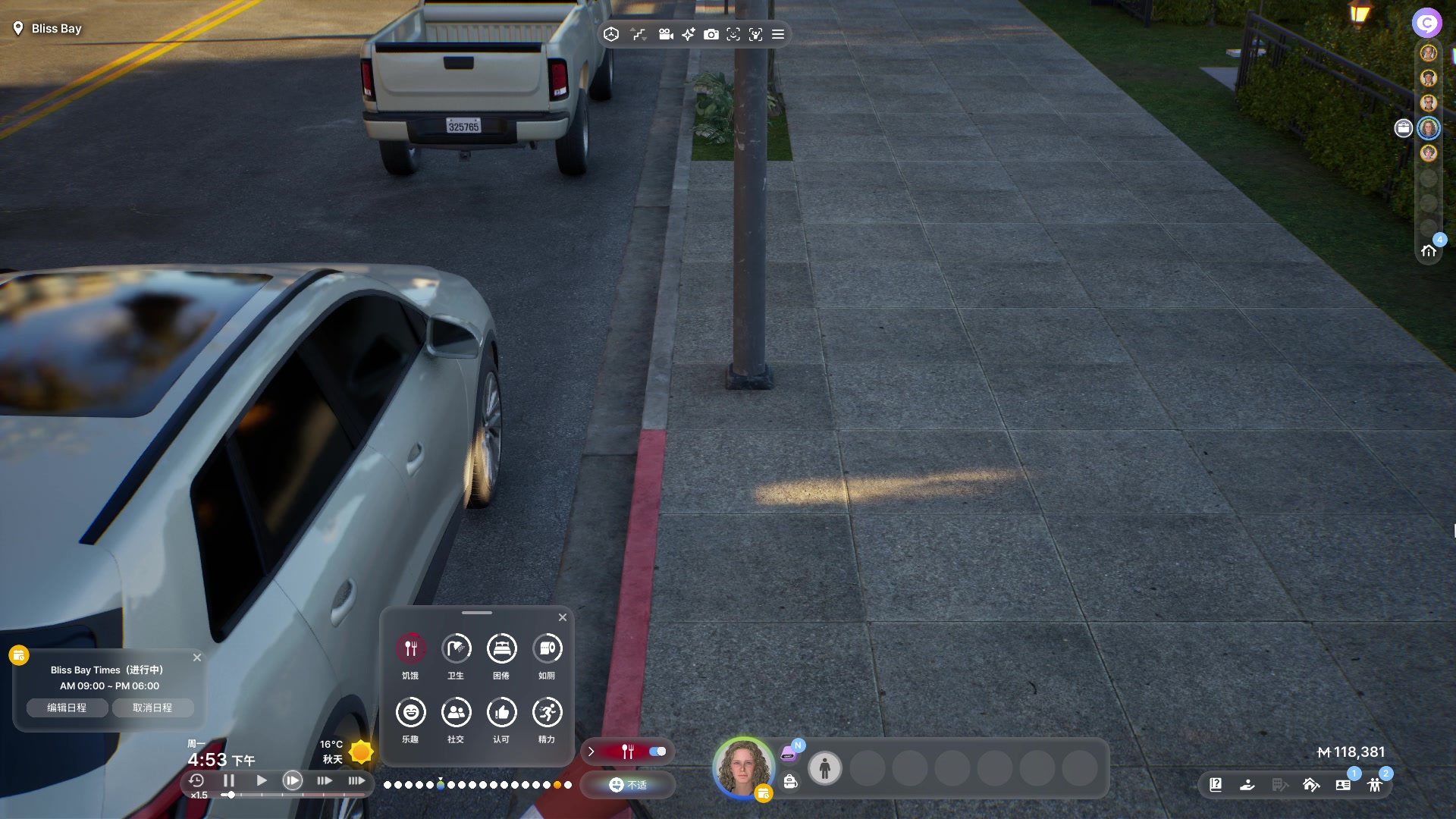Set game speed to normal play
The height and width of the screenshot is (819, 1456).
262,780
